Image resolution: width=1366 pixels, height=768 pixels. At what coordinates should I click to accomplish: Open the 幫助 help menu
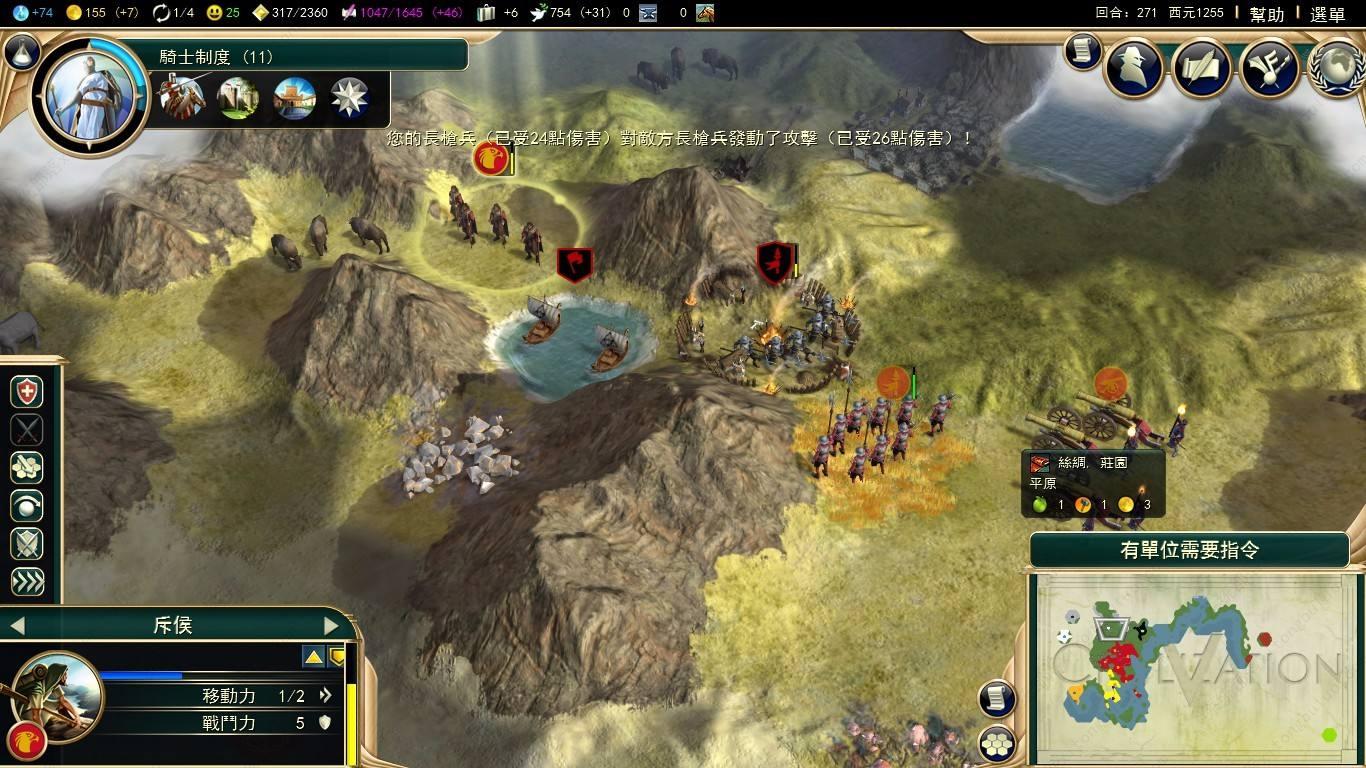click(x=1268, y=14)
